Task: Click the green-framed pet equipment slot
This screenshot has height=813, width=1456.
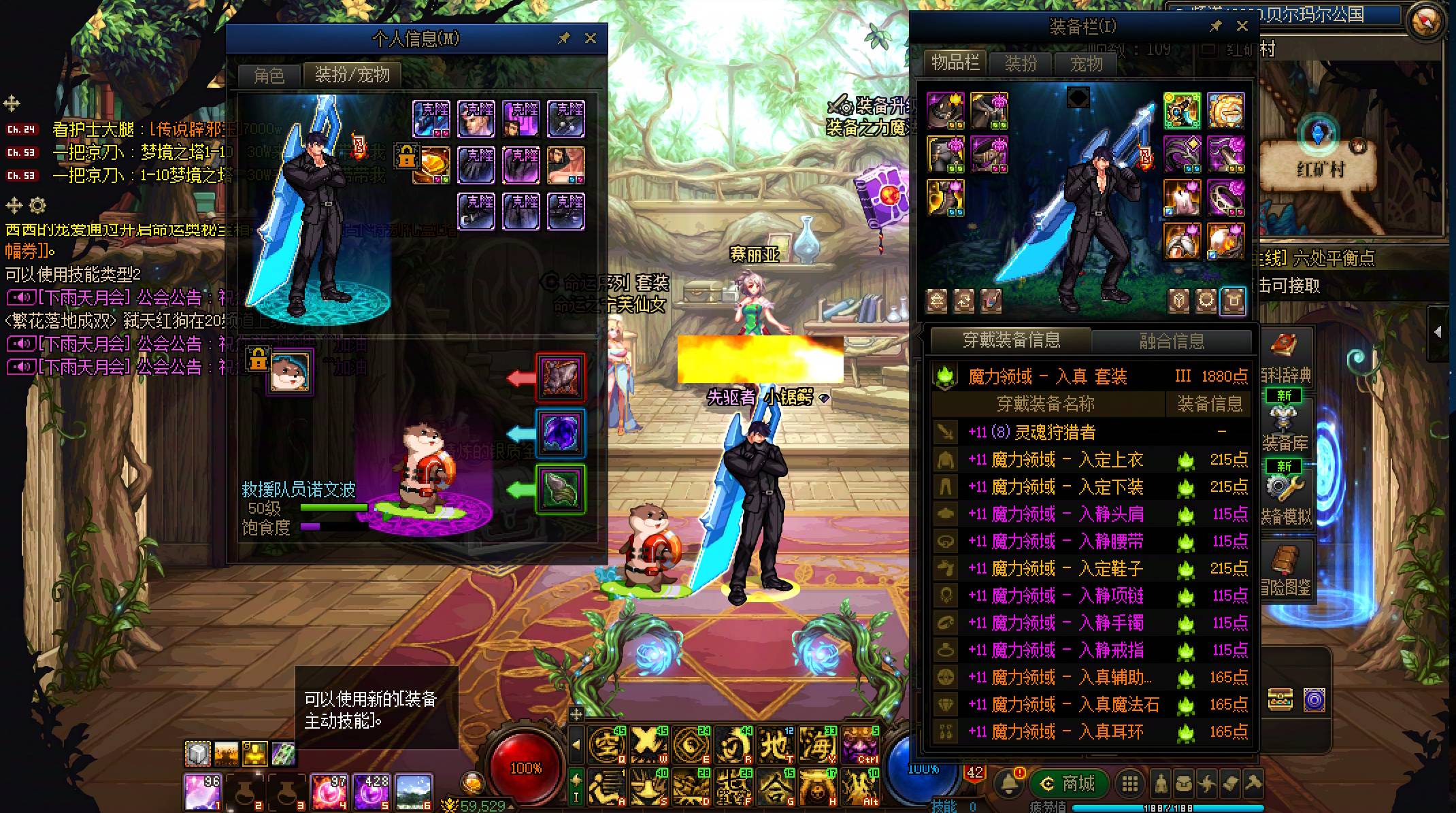Action: coord(560,488)
